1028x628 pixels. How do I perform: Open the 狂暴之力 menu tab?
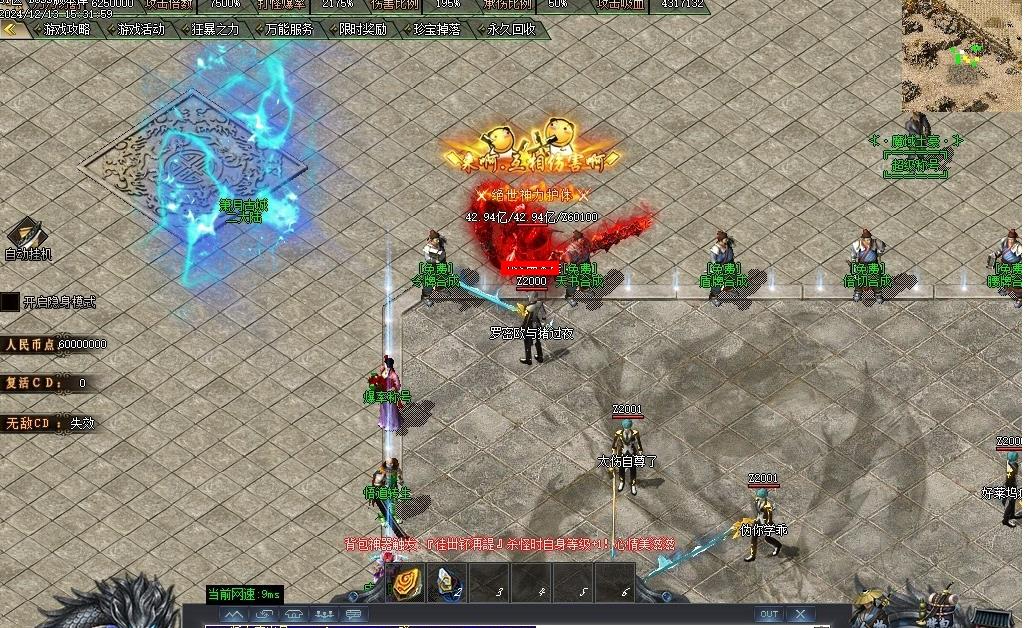point(215,30)
